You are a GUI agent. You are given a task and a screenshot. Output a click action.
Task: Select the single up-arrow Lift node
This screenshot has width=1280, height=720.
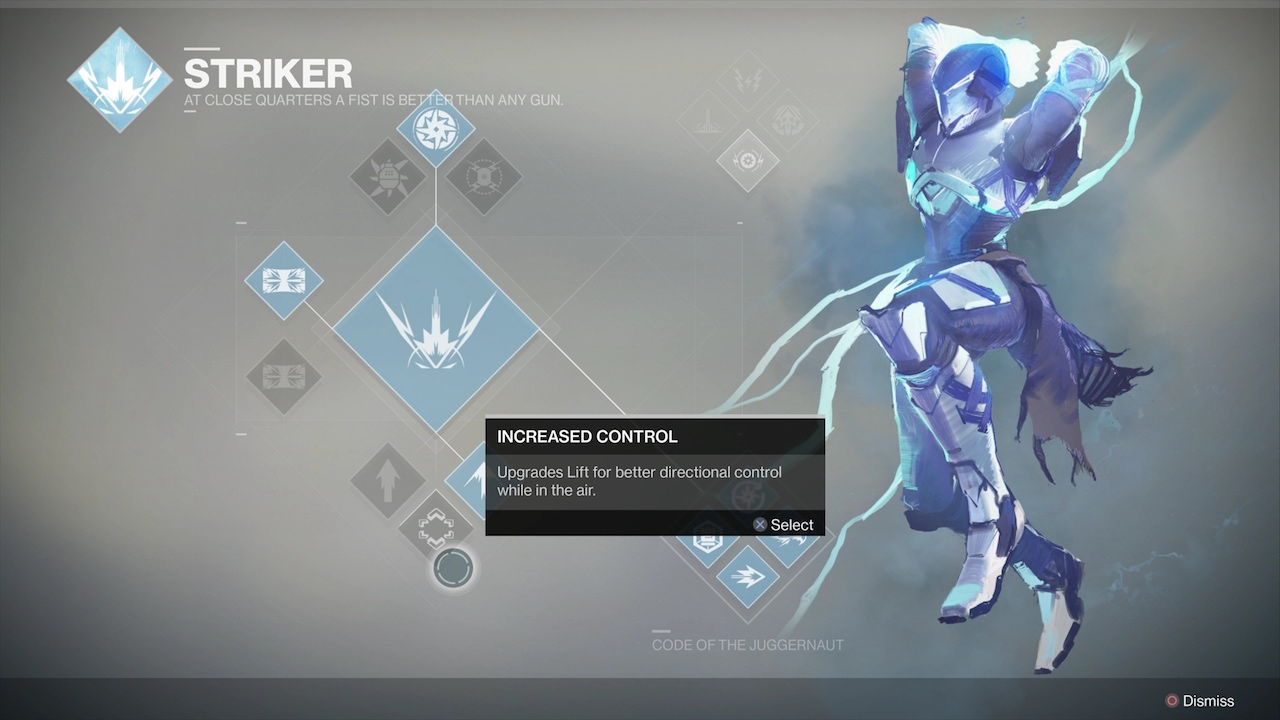point(388,481)
